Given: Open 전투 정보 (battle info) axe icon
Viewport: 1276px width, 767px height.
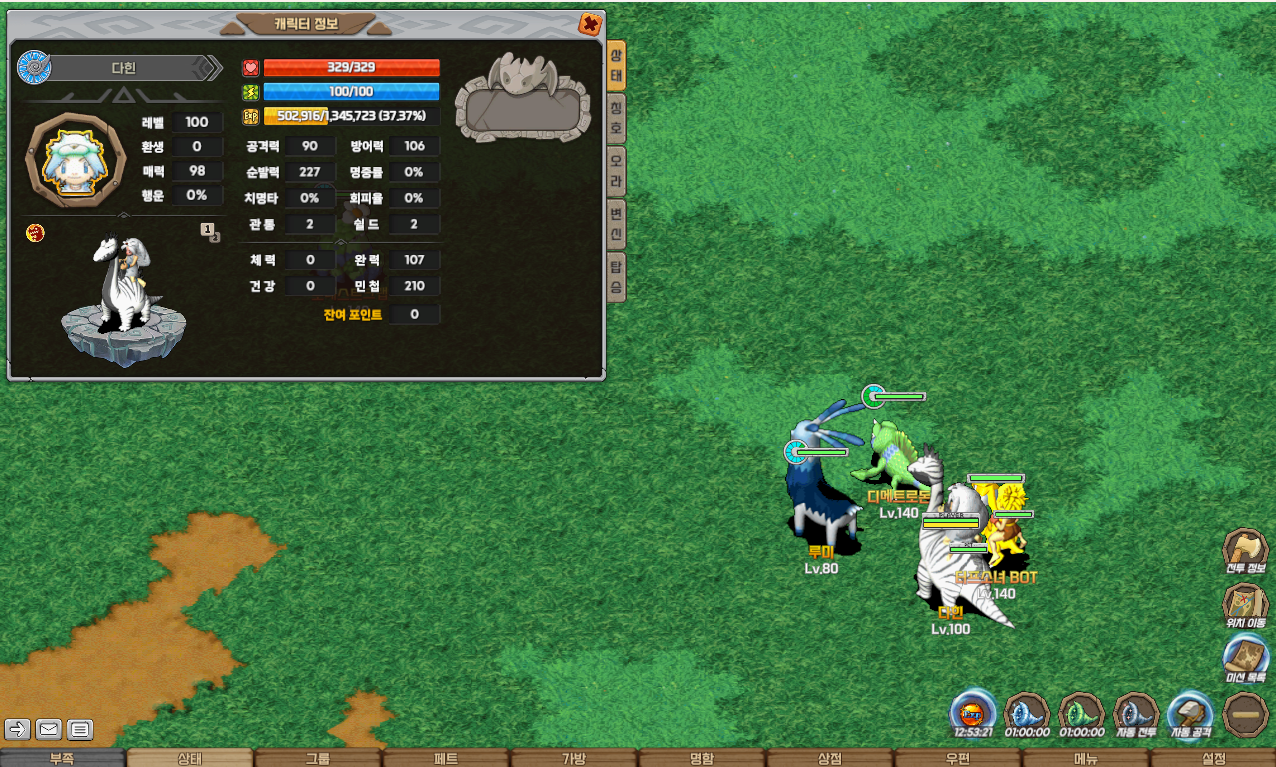Looking at the screenshot, I should point(1245,550).
